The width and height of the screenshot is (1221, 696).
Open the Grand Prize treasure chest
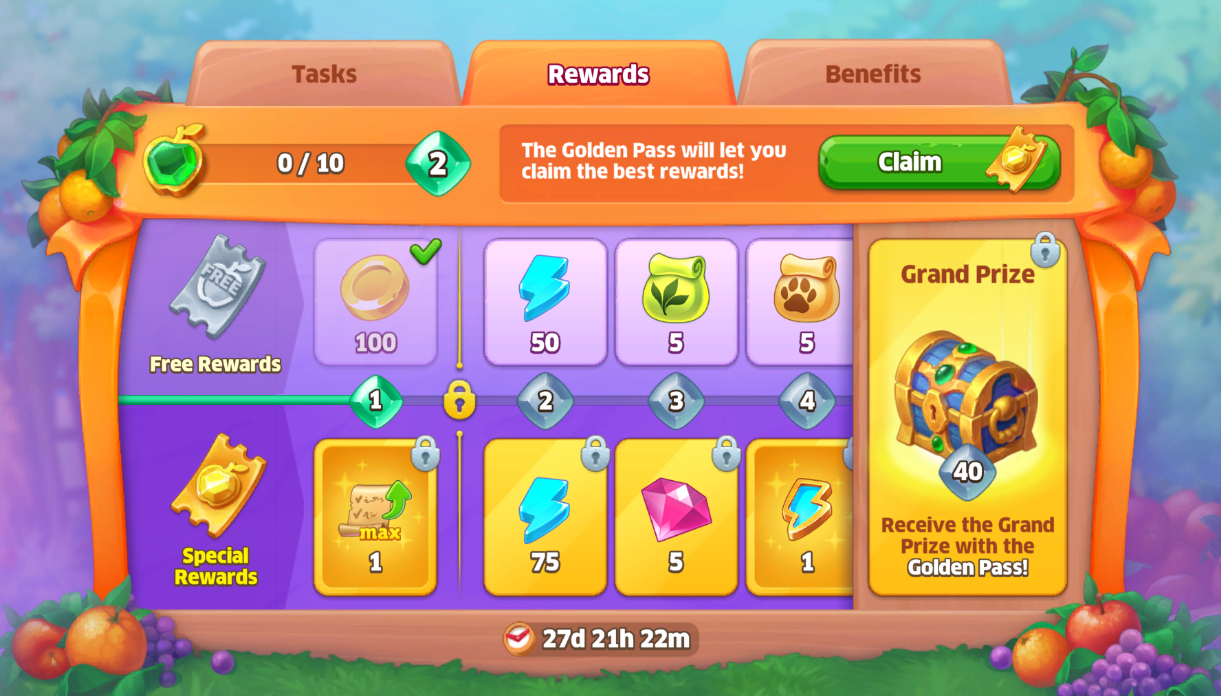coord(966,400)
